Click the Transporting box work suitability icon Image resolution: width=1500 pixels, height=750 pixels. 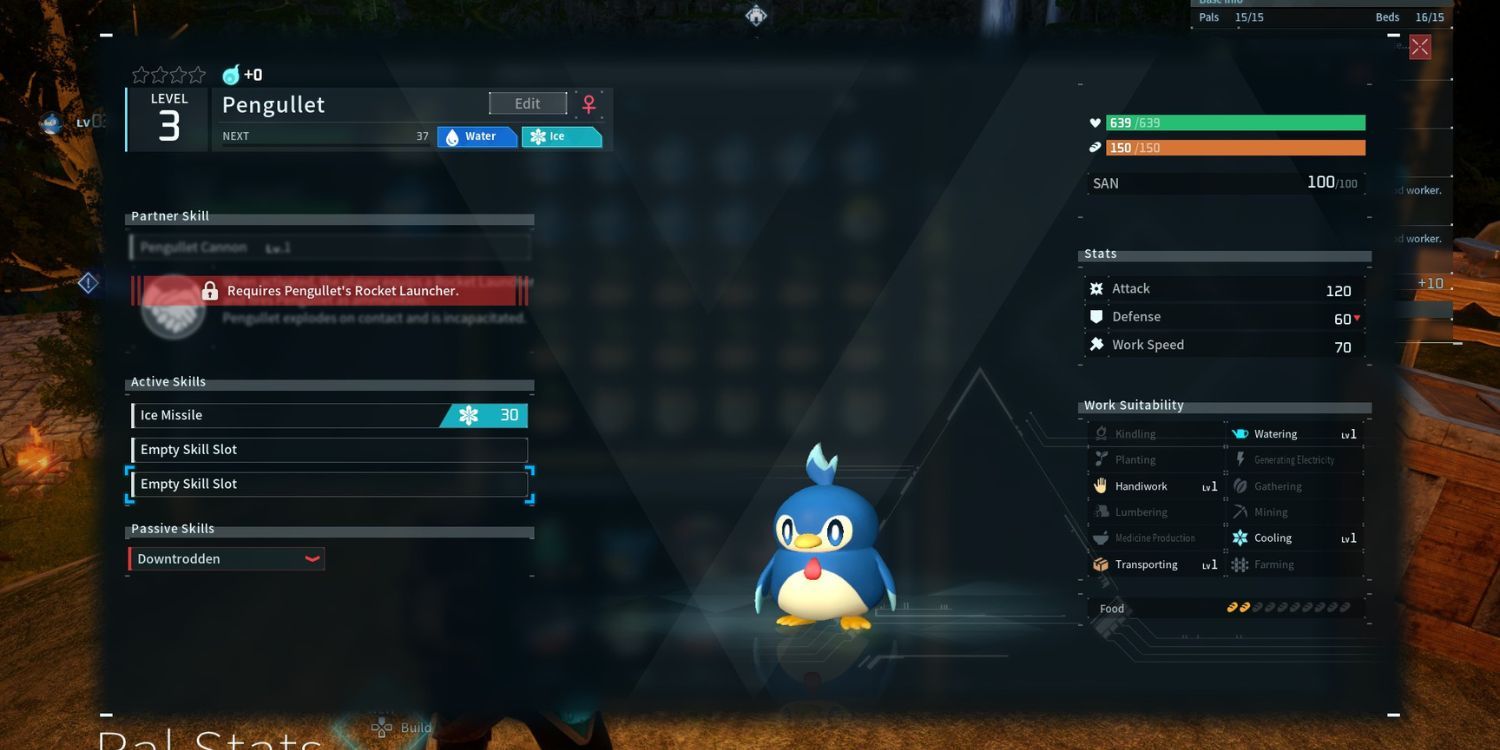(x=1100, y=564)
